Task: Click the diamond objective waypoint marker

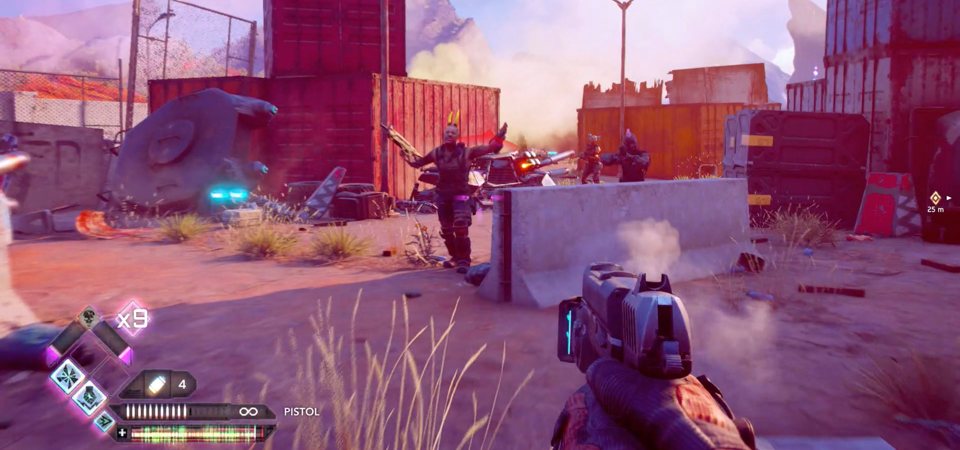Action: pyautogui.click(x=935, y=197)
